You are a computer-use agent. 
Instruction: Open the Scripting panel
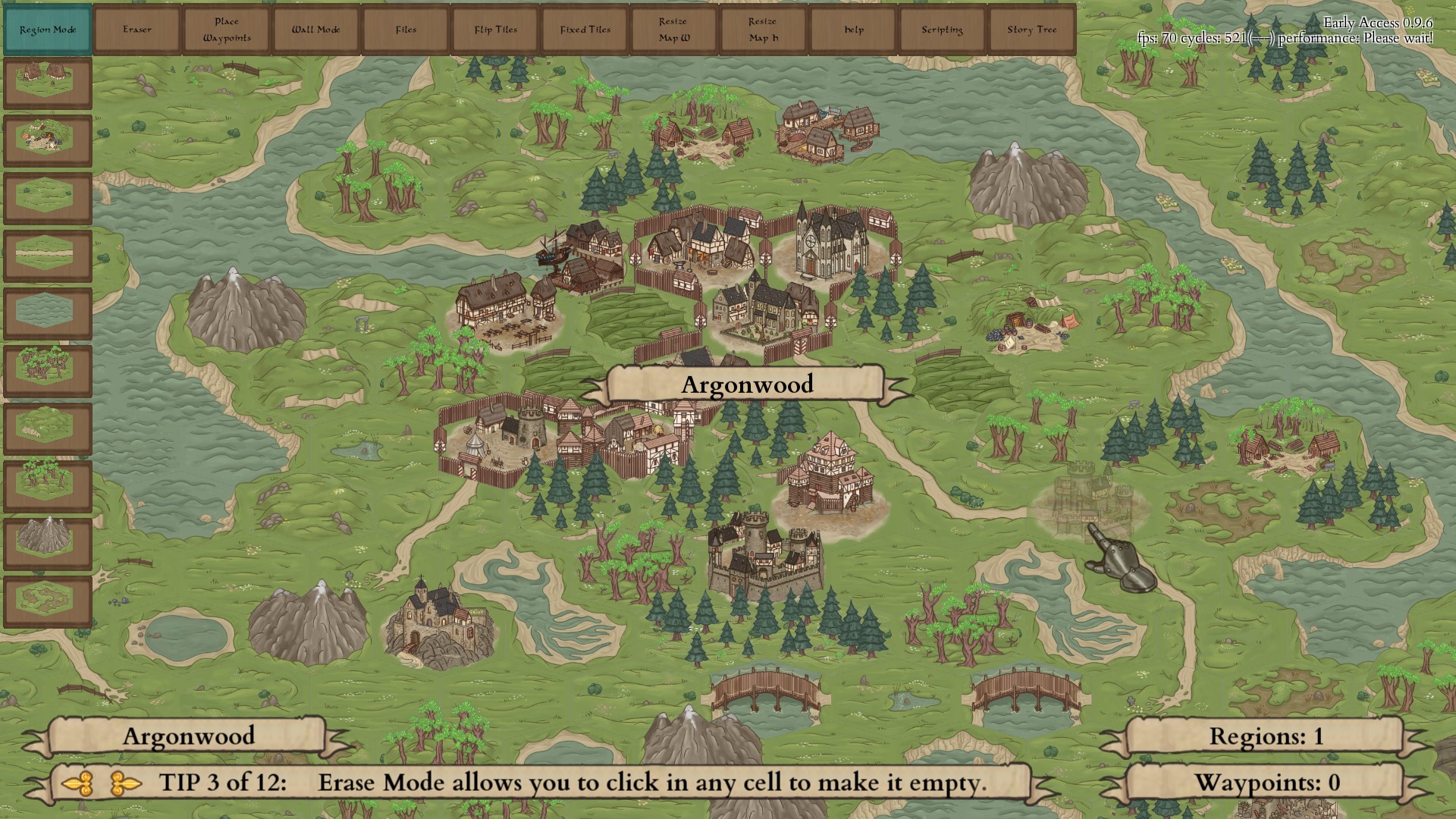(941, 30)
